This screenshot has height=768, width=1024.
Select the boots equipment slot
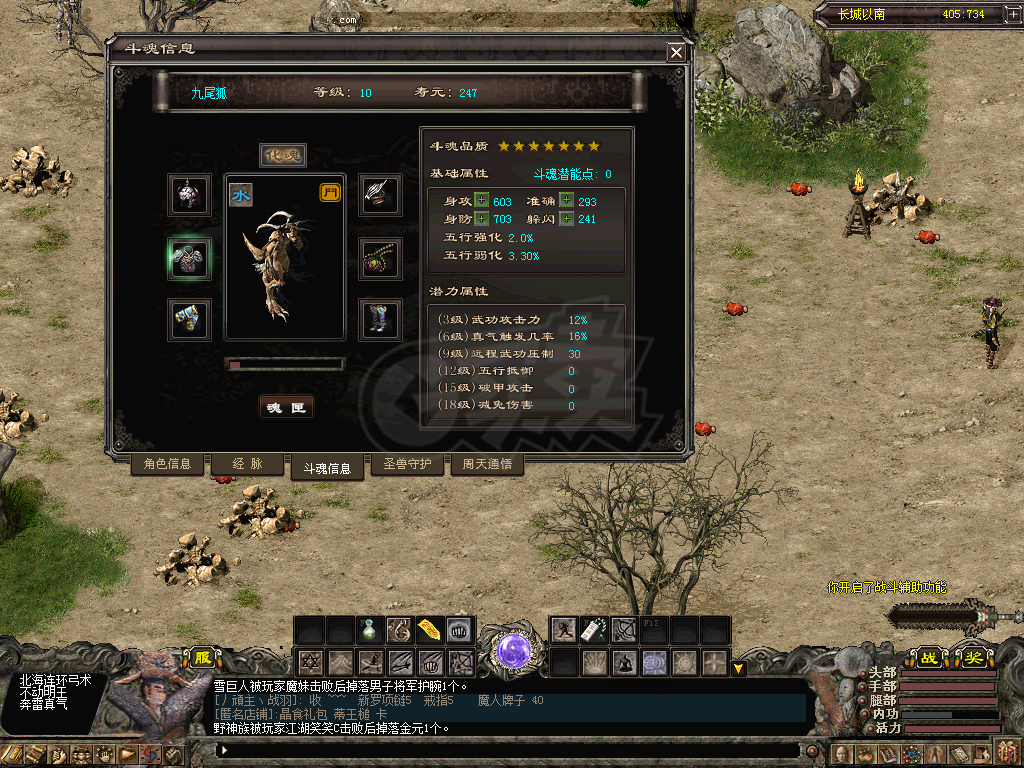tap(380, 320)
